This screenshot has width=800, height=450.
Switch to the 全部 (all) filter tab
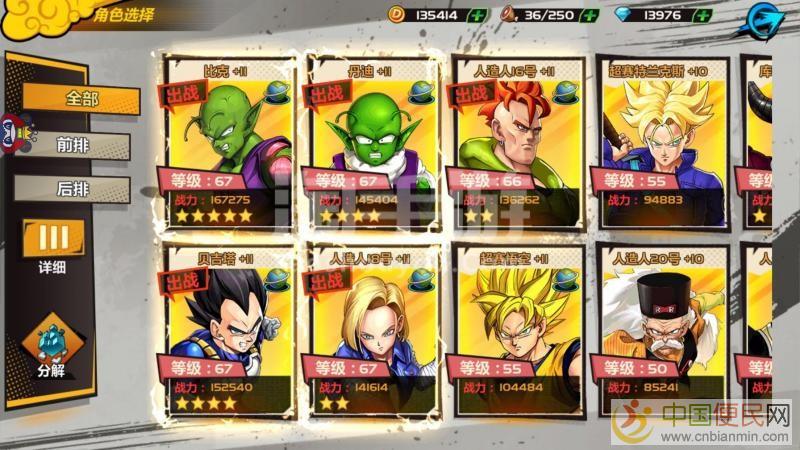point(82,98)
